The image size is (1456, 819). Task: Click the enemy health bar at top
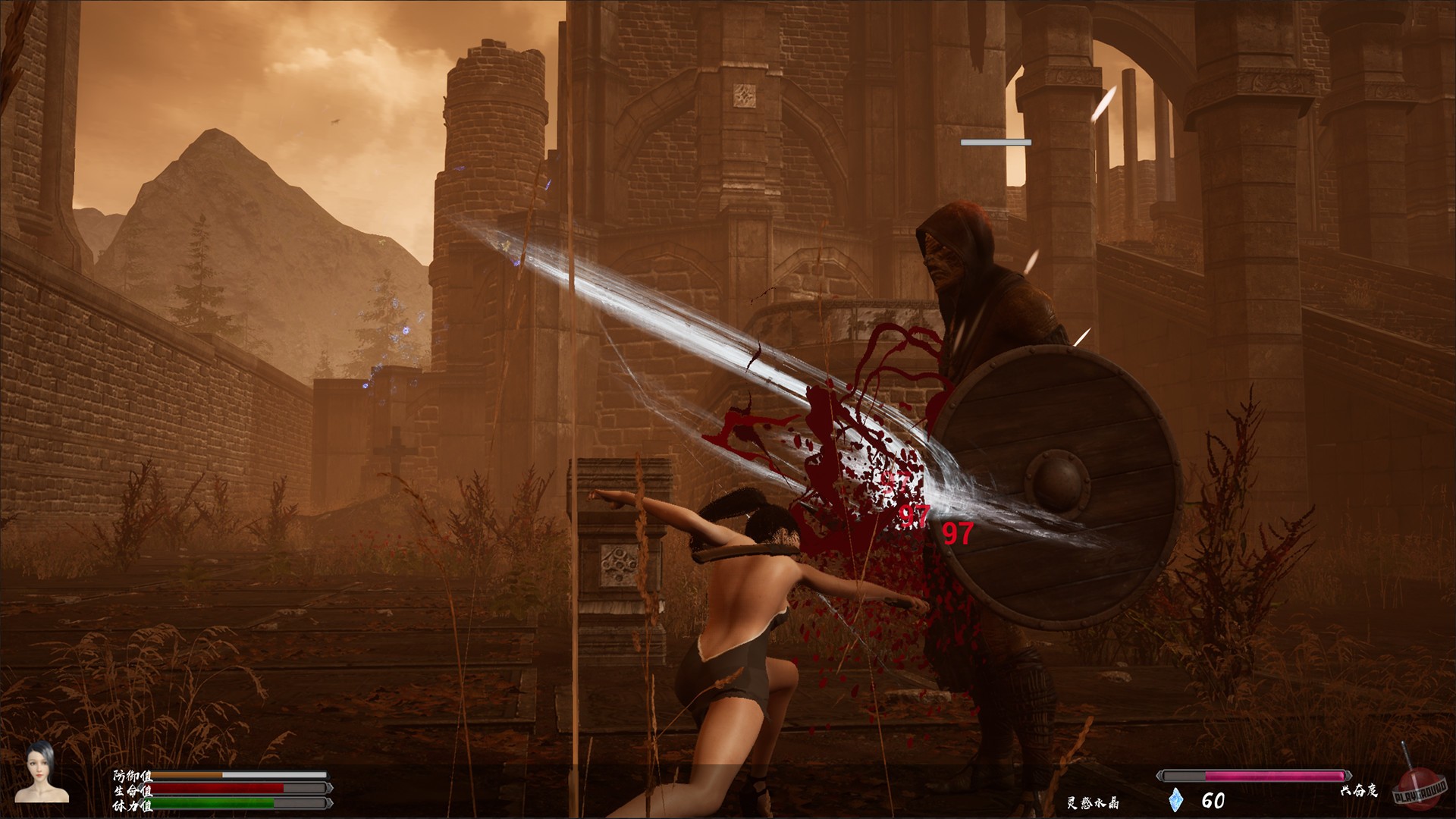(x=996, y=140)
